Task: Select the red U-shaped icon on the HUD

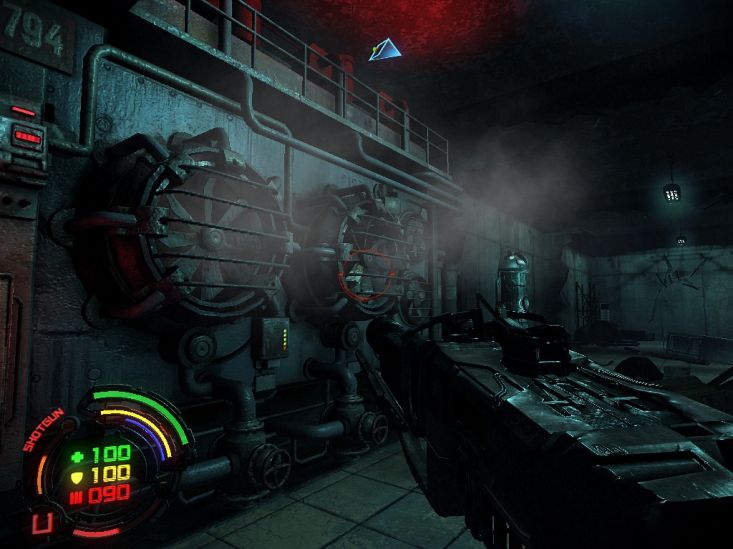Action: tap(41, 523)
